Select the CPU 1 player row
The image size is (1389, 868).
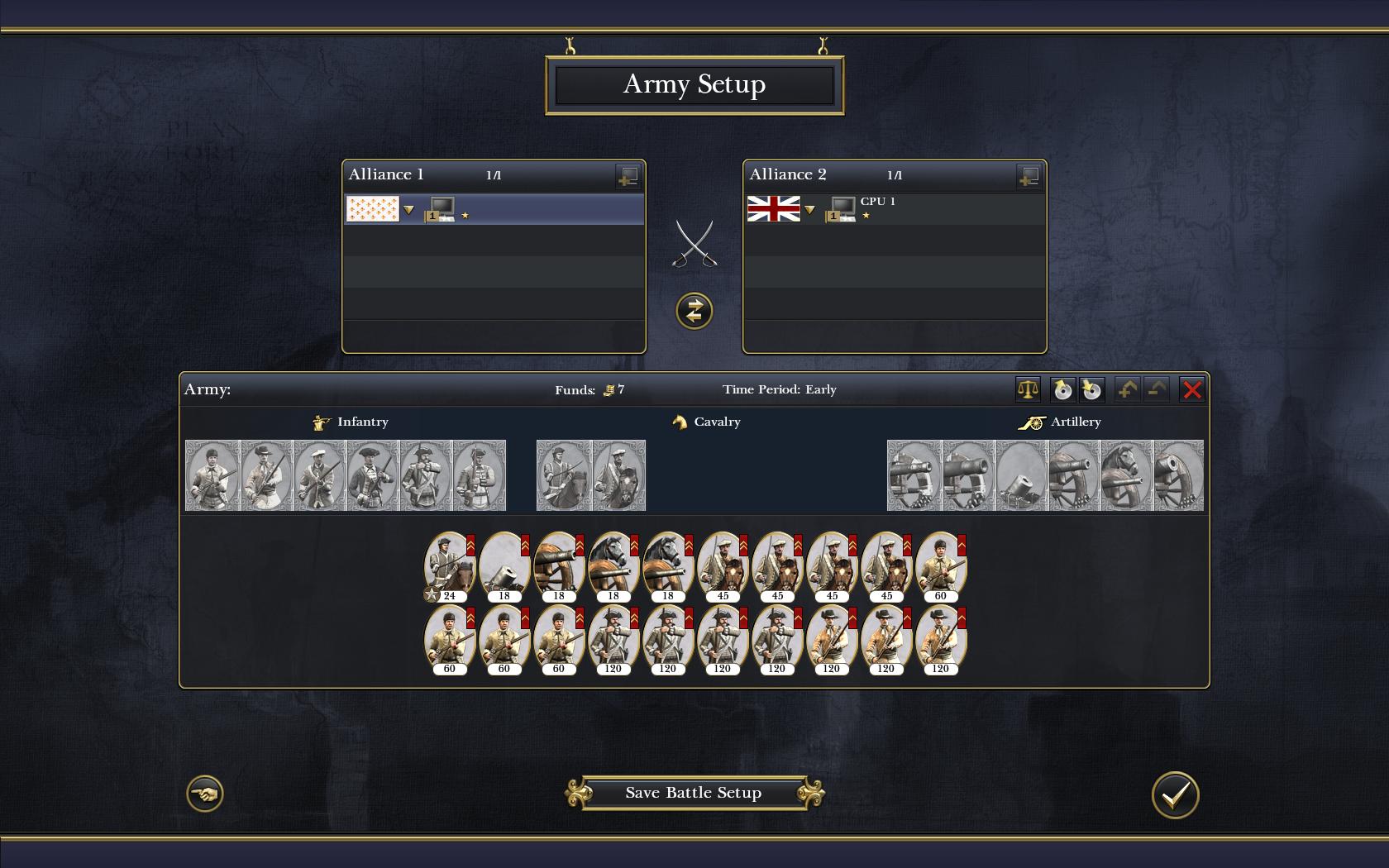(934, 209)
